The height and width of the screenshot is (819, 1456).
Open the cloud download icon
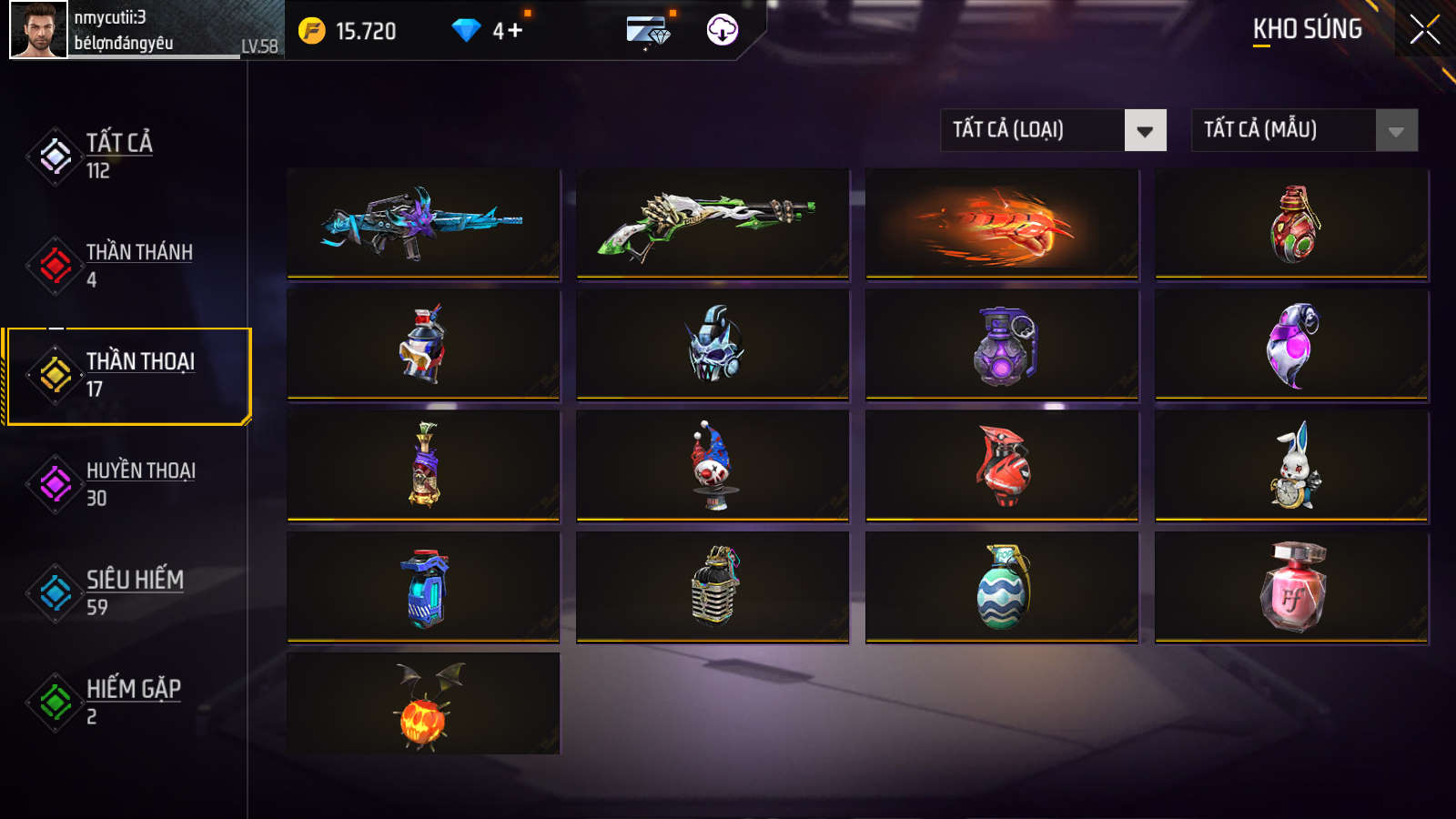(722, 30)
